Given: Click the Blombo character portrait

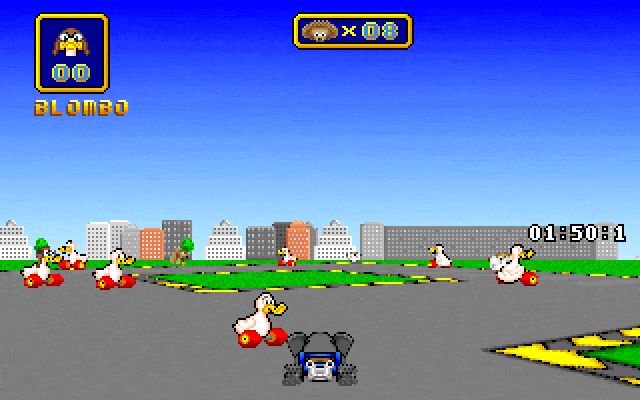Looking at the screenshot, I should [72, 42].
